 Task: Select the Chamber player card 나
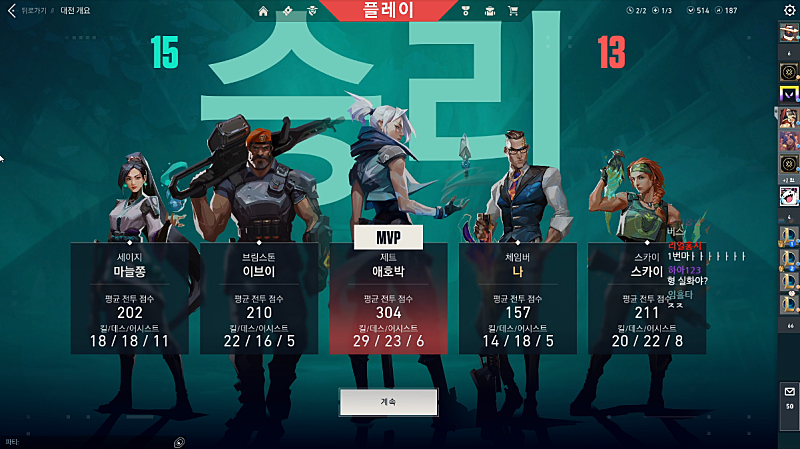(x=517, y=298)
